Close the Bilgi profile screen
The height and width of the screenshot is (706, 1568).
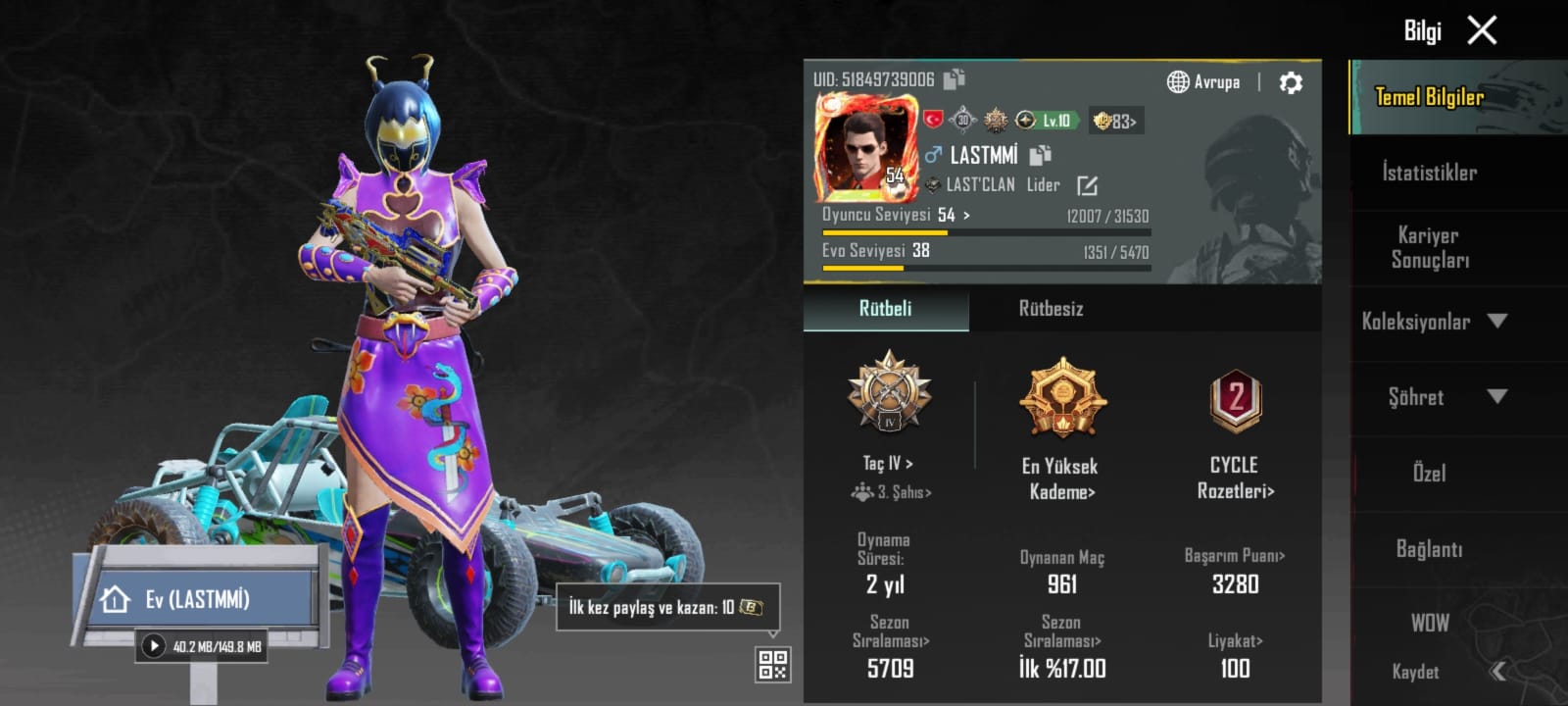point(1482,31)
